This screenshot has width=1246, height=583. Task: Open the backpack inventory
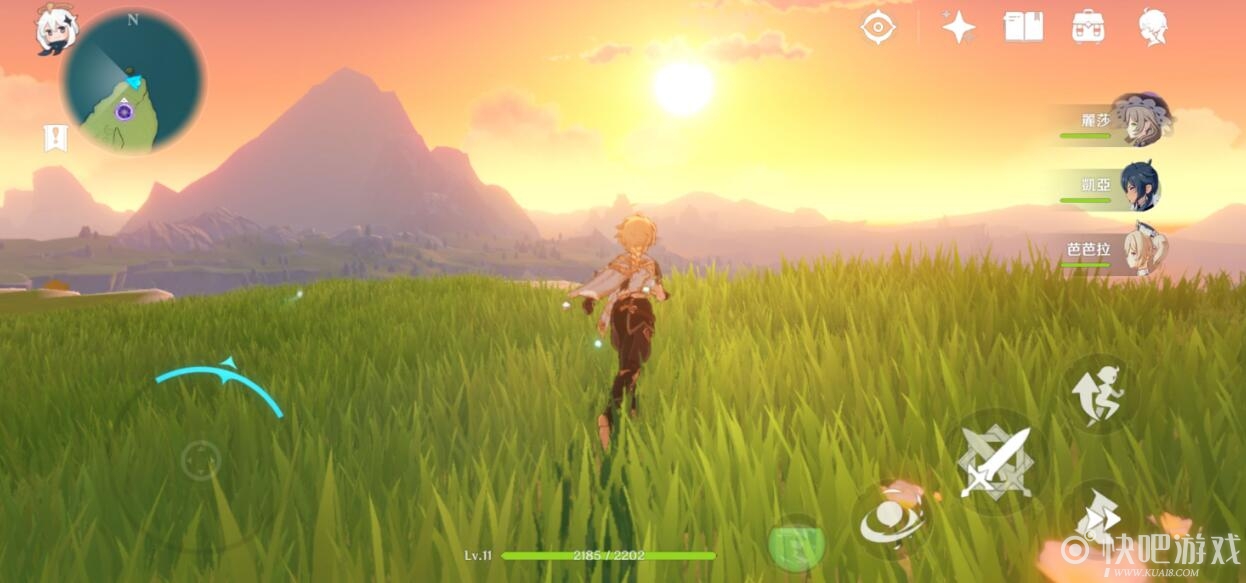[1088, 27]
